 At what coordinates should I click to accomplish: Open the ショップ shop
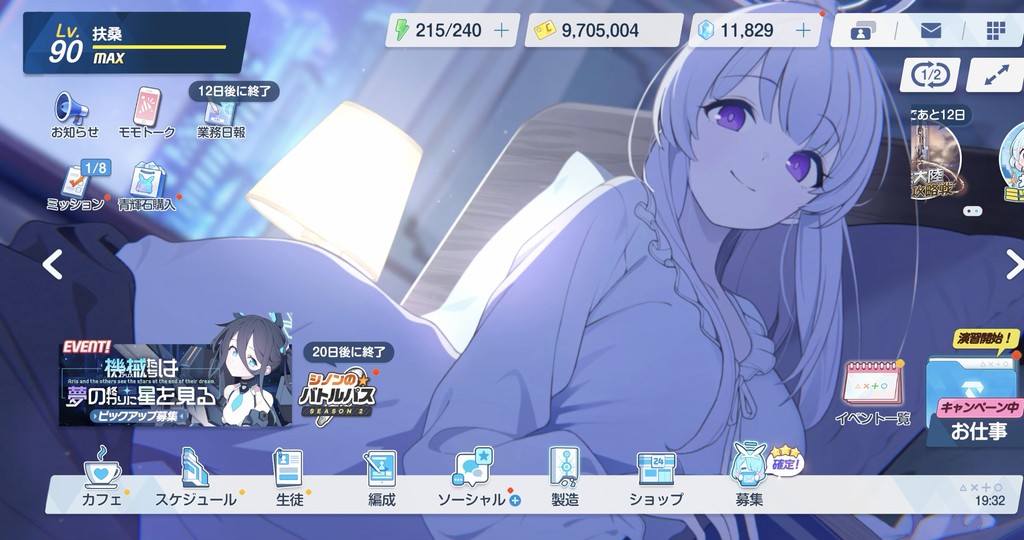point(656,478)
